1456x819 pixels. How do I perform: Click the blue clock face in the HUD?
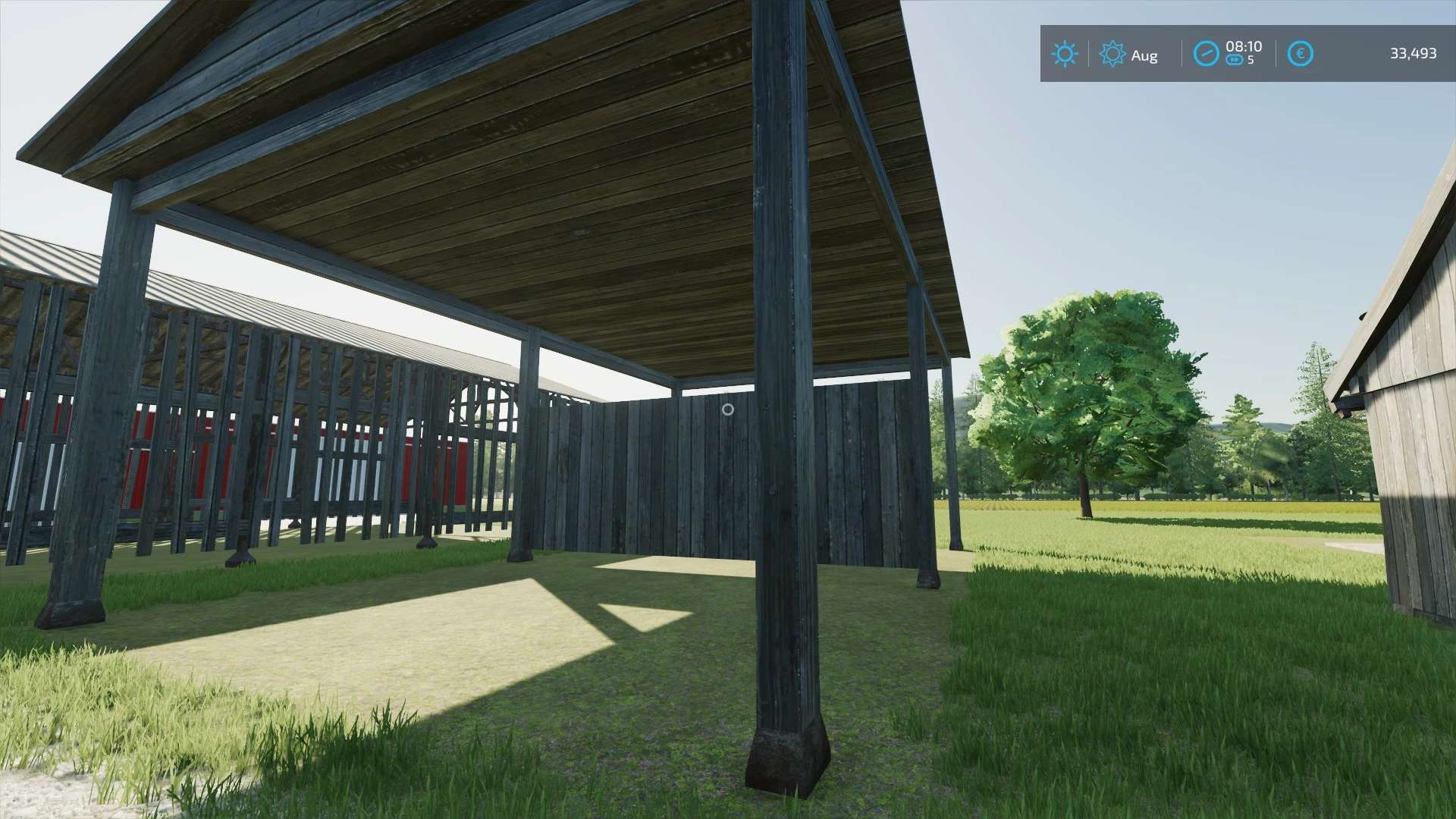pyautogui.click(x=1205, y=53)
